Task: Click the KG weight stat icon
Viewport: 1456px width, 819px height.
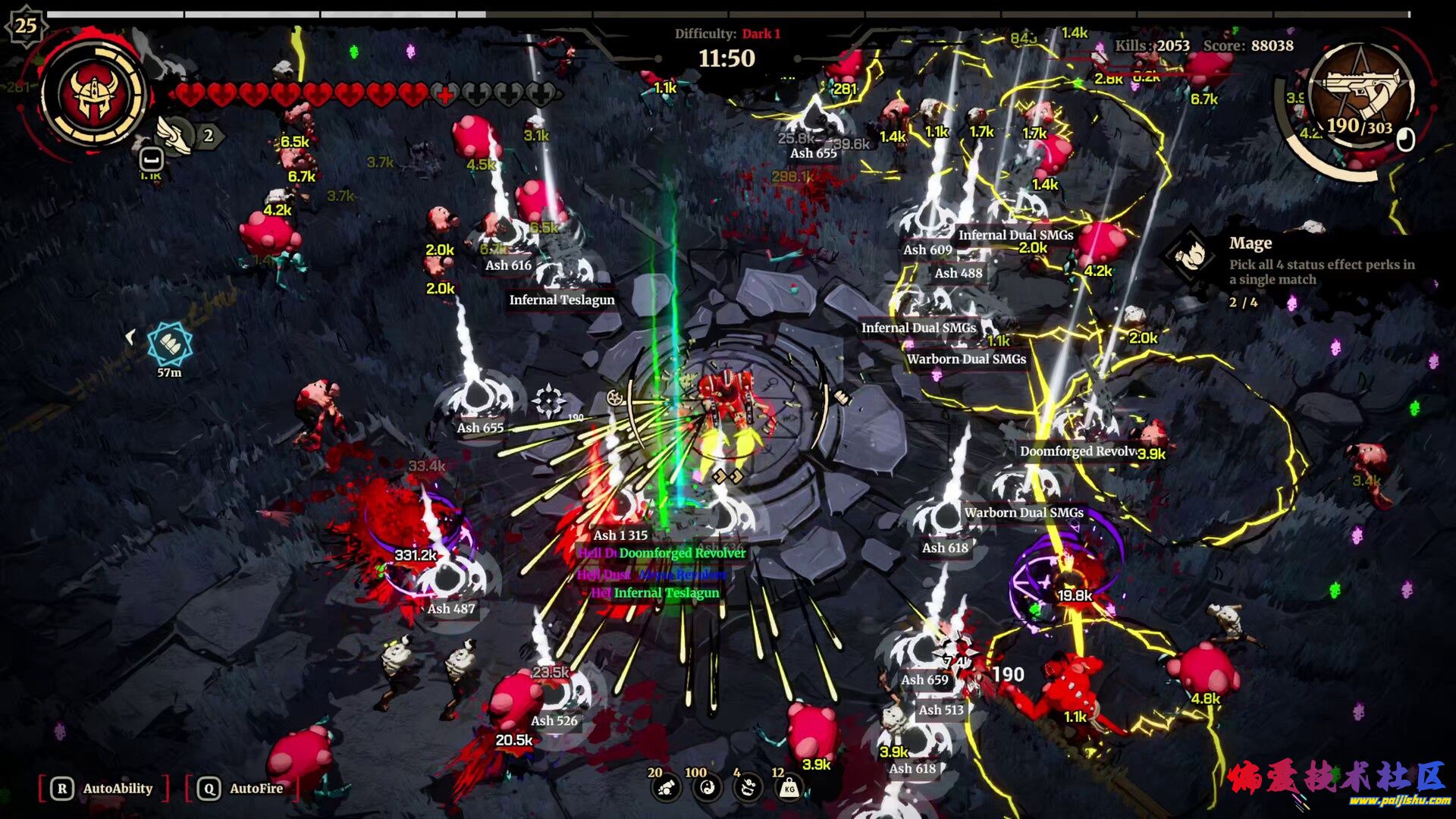Action: (x=789, y=789)
